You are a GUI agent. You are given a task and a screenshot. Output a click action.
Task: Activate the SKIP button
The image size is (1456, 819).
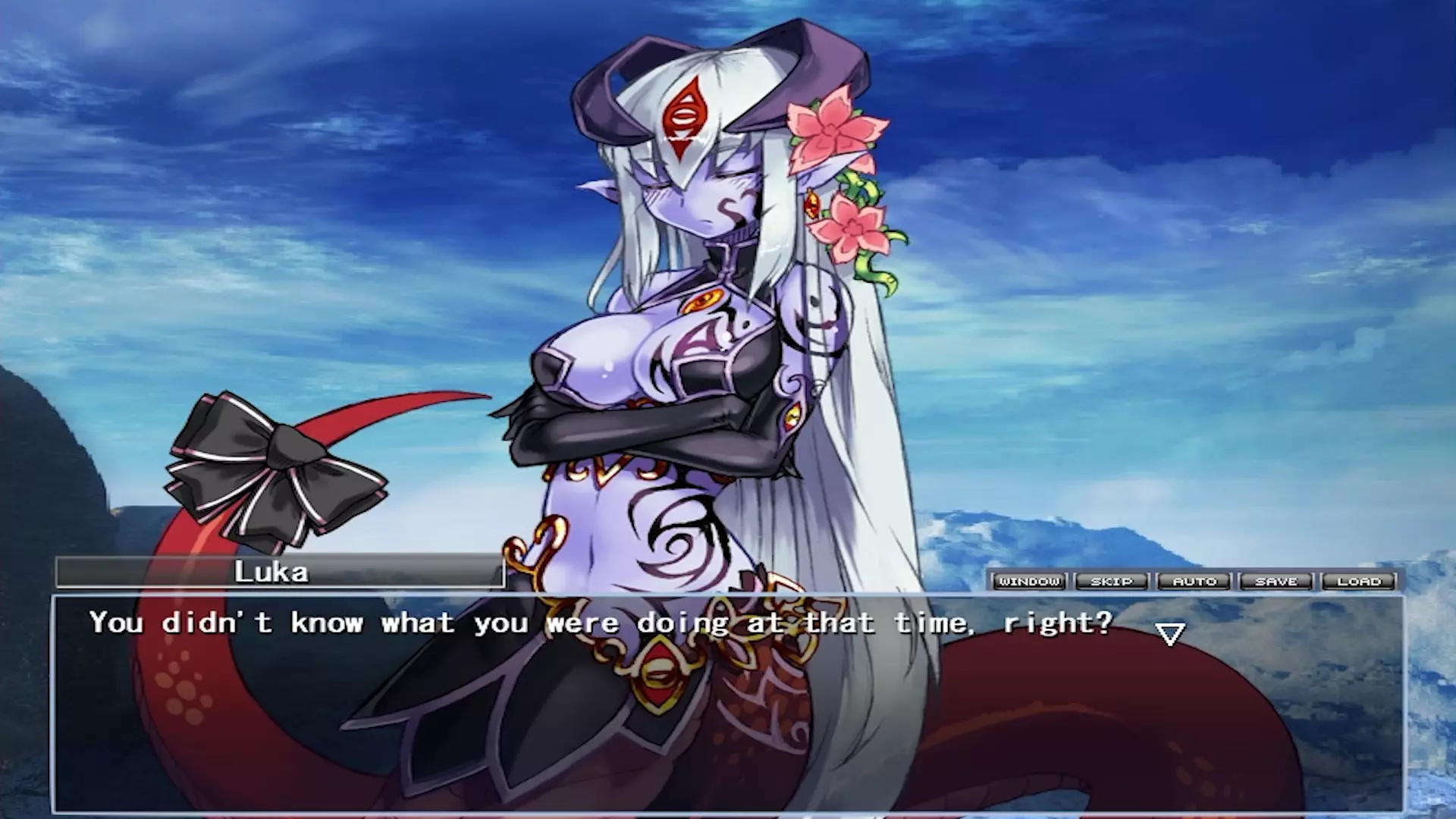(1112, 582)
